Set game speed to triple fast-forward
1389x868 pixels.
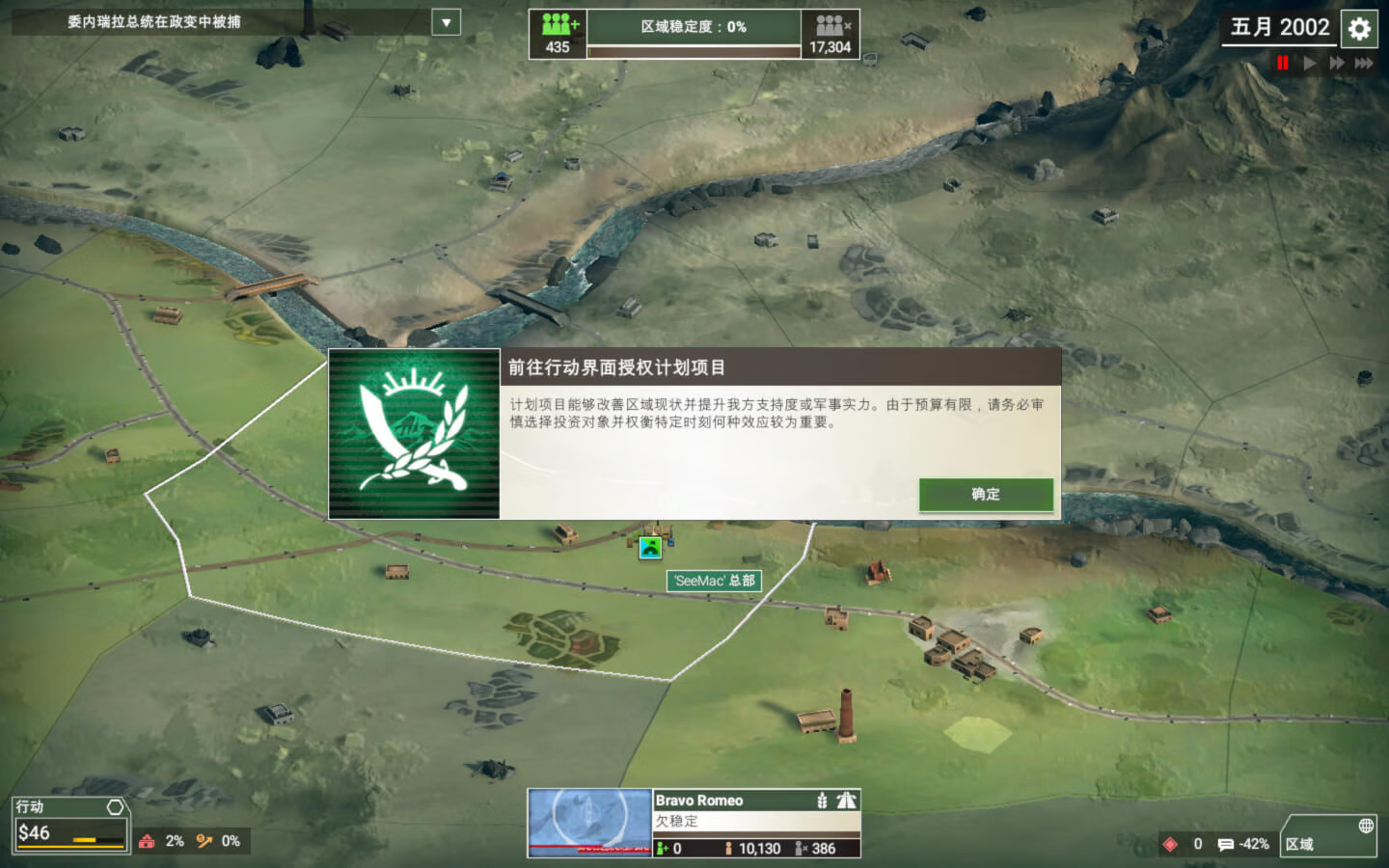point(1363,63)
